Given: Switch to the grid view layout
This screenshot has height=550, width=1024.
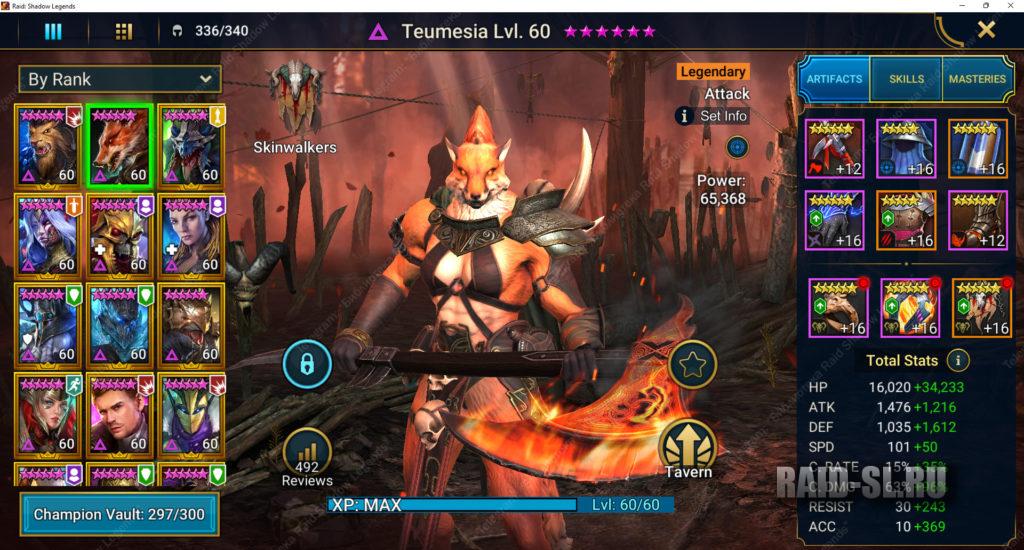Looking at the screenshot, I should point(124,31).
